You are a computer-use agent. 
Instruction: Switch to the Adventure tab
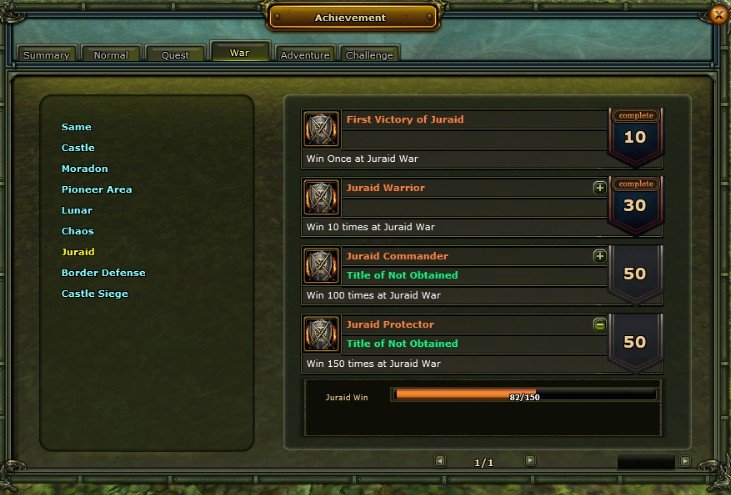click(304, 55)
